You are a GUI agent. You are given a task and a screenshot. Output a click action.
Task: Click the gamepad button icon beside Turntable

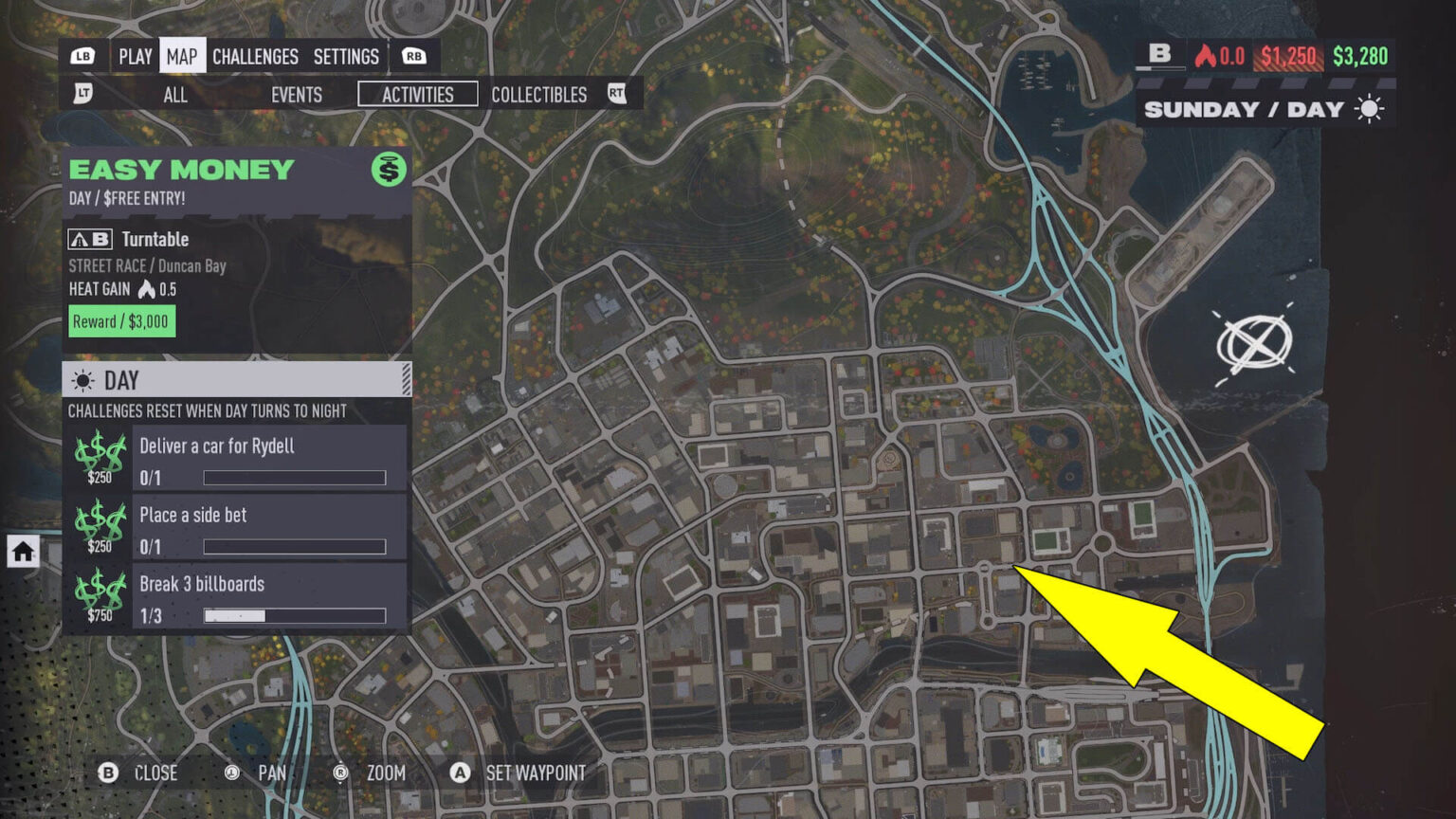89,239
